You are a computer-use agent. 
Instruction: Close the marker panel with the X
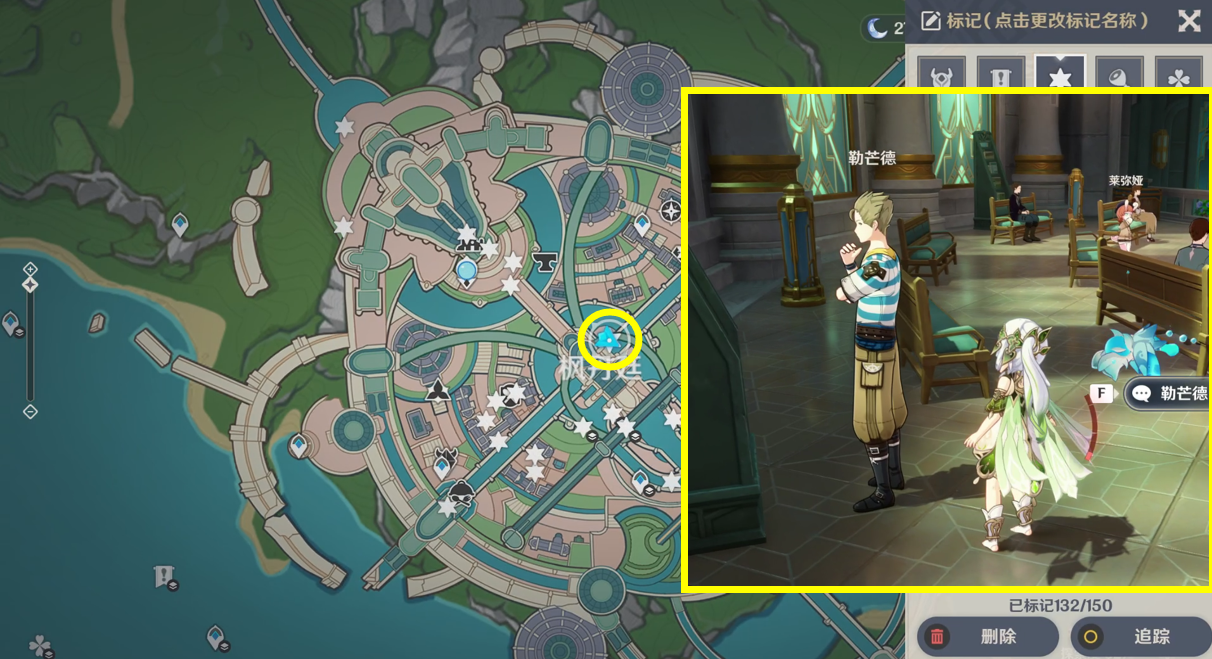pyautogui.click(x=1189, y=21)
